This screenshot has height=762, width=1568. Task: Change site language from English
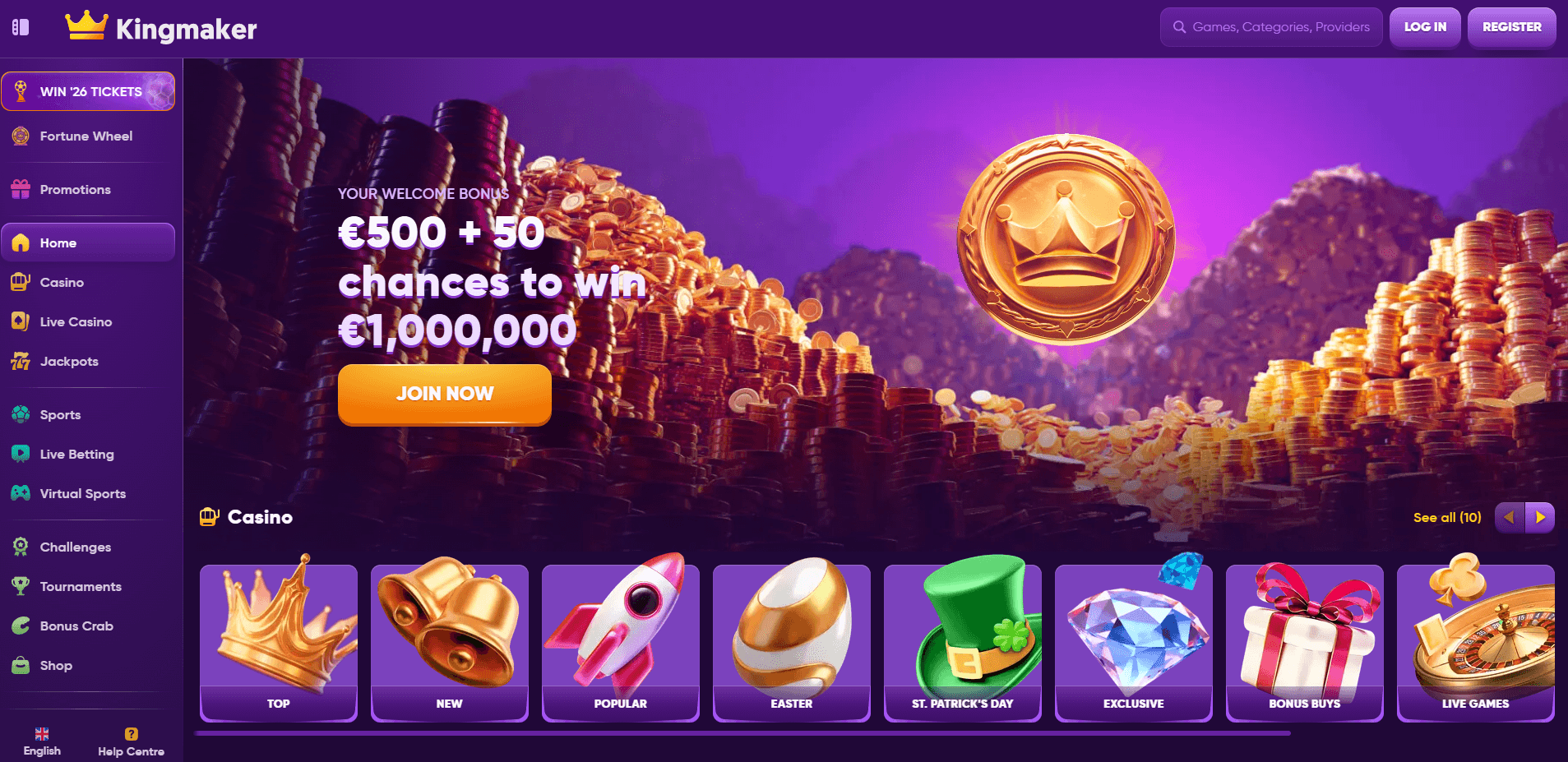pos(41,740)
